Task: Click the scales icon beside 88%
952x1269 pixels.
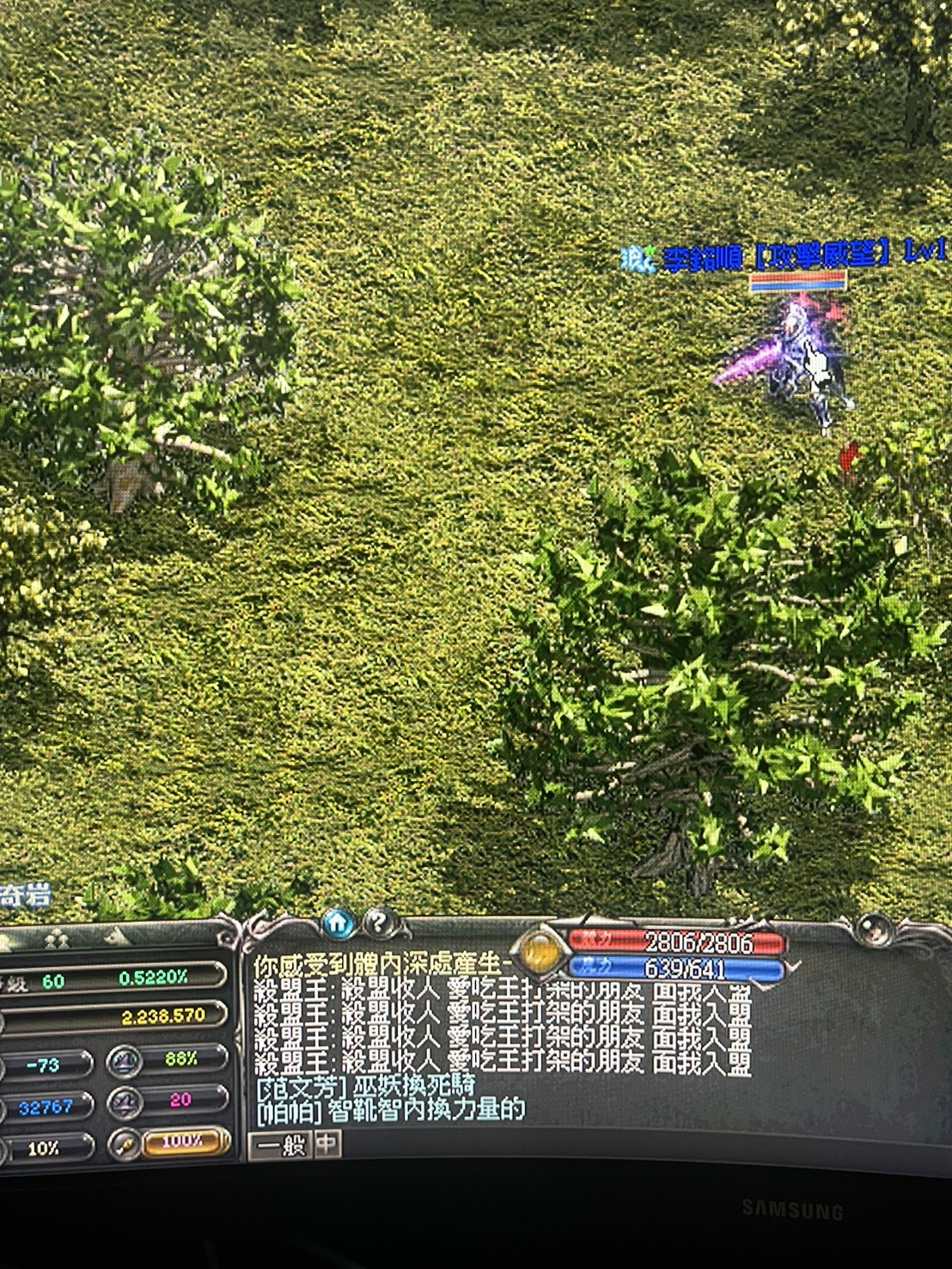Action: [x=125, y=1062]
